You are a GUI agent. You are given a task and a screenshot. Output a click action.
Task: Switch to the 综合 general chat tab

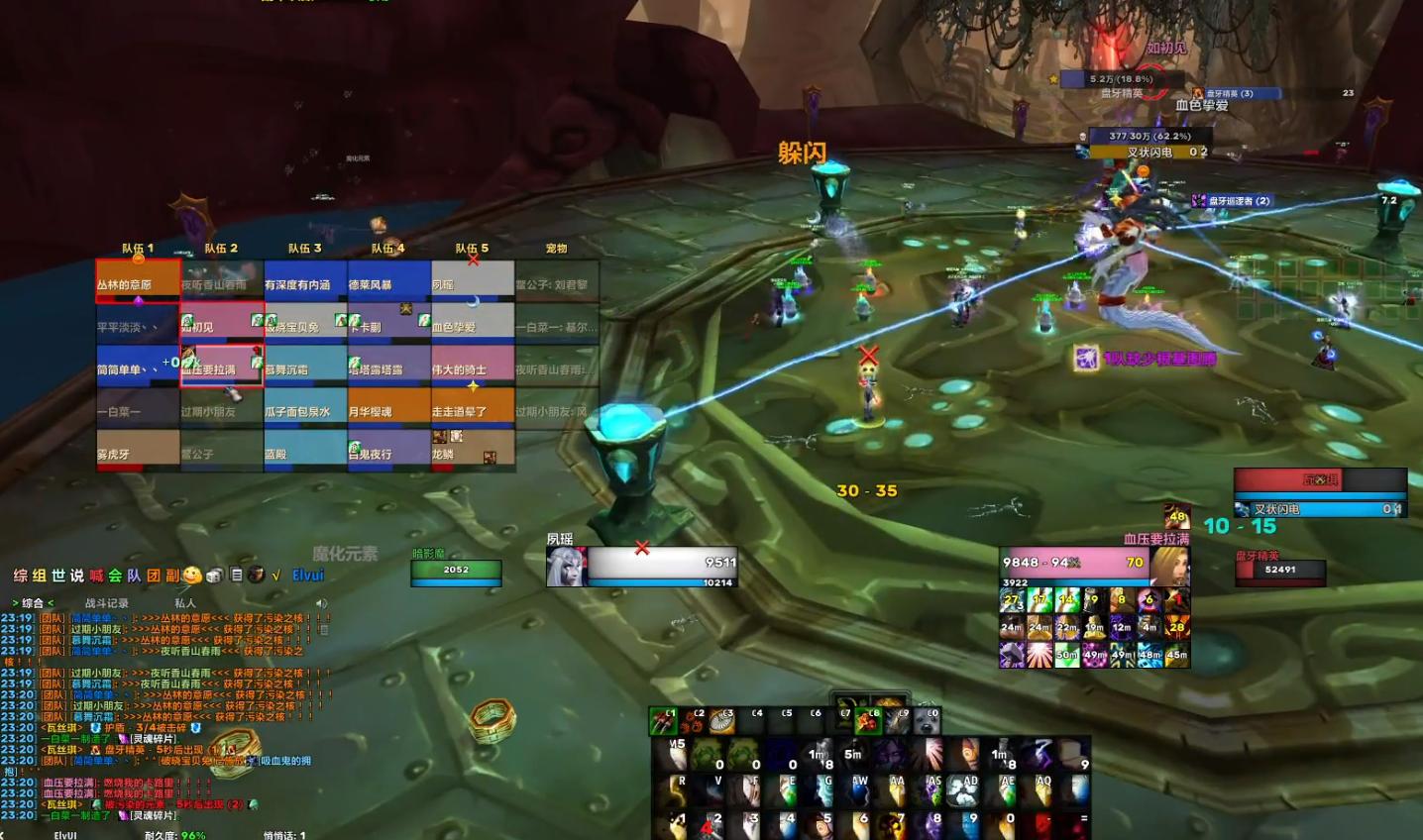pos(33,602)
